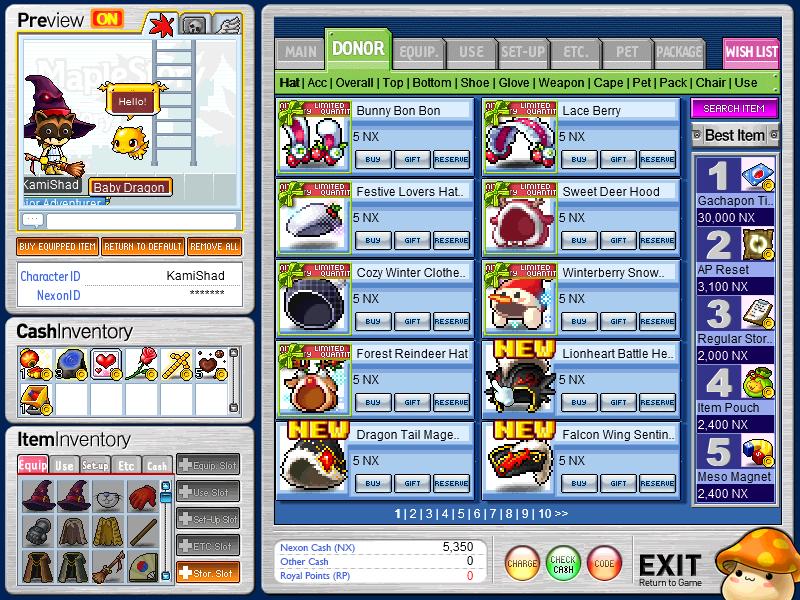Buy the Forest Reindeer Hat
This screenshot has width=800, height=600.
click(372, 402)
